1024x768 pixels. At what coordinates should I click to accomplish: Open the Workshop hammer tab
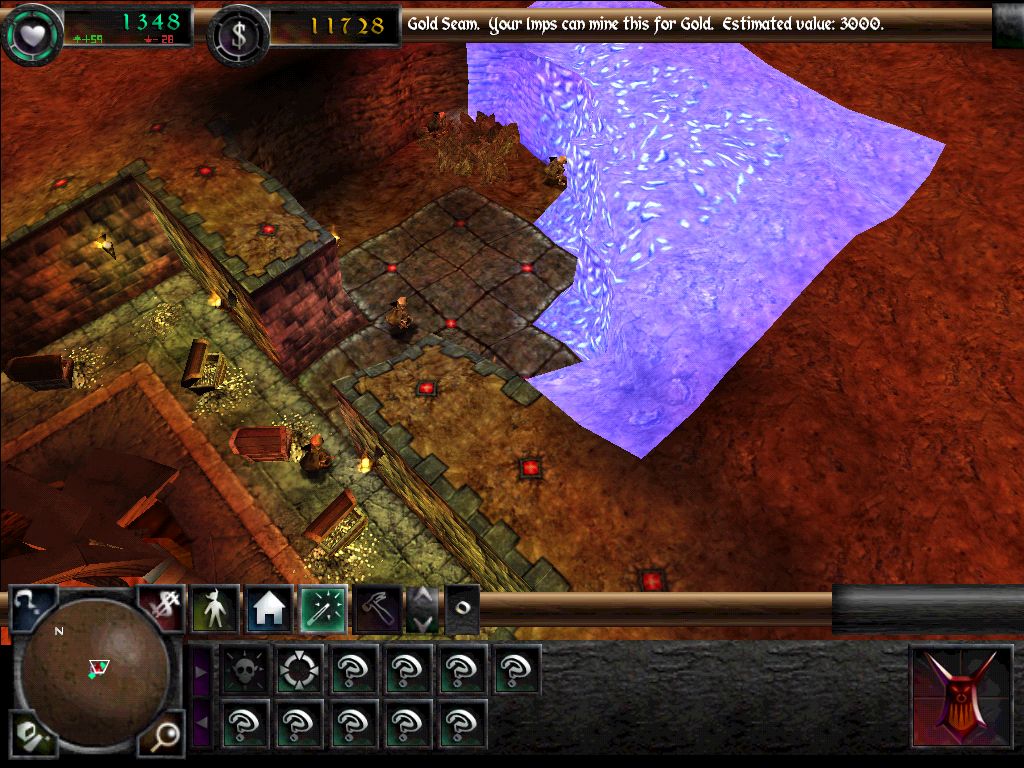tap(377, 608)
